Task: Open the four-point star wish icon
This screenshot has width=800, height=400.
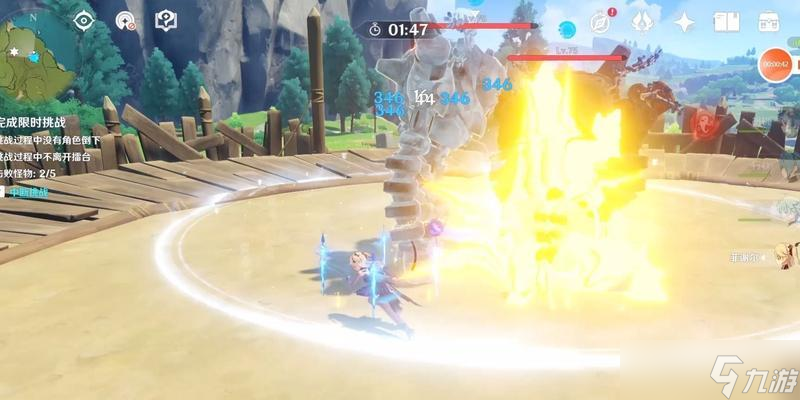Action: tap(685, 22)
